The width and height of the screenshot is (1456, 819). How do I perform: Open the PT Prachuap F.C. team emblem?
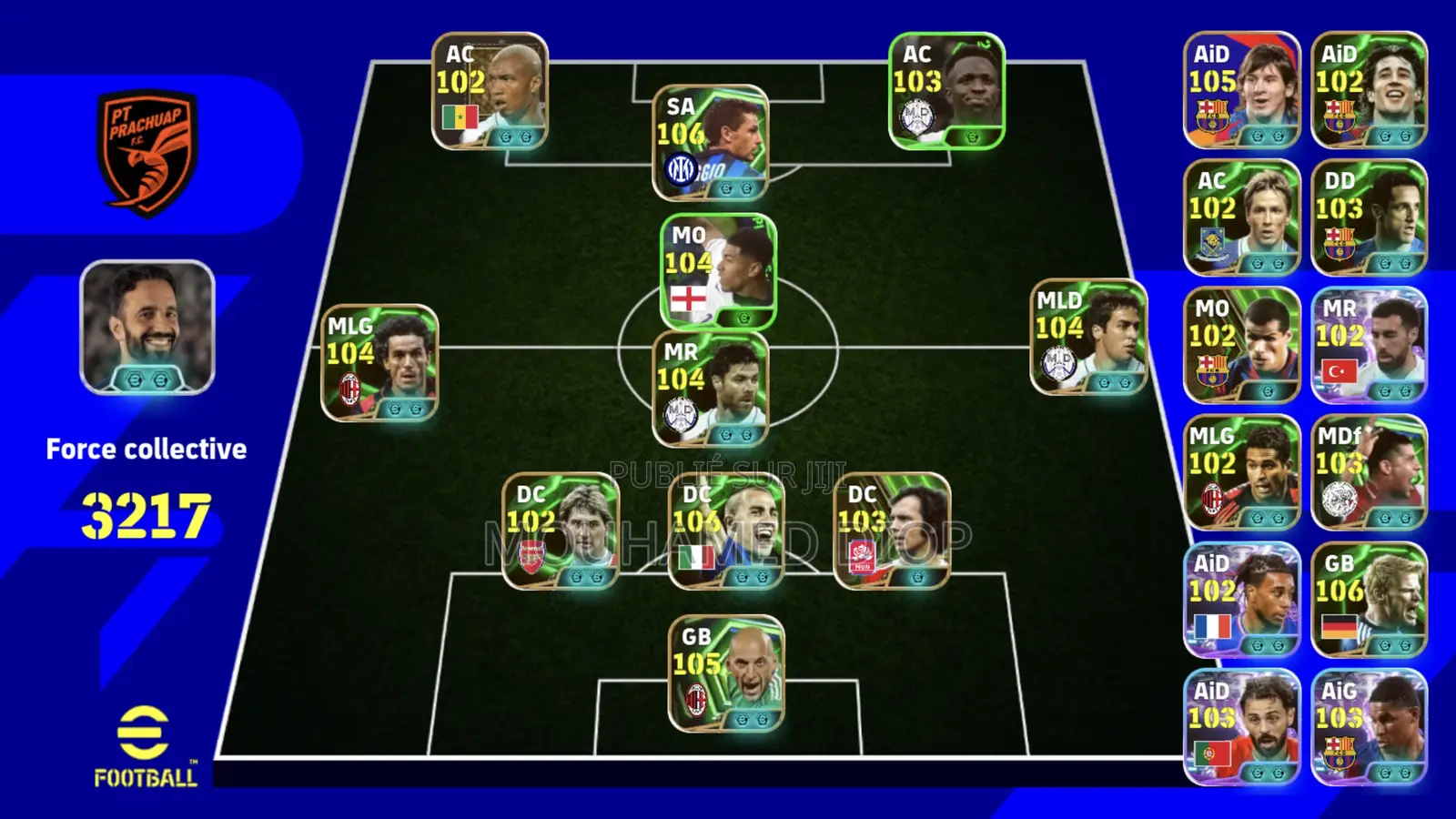point(147,152)
